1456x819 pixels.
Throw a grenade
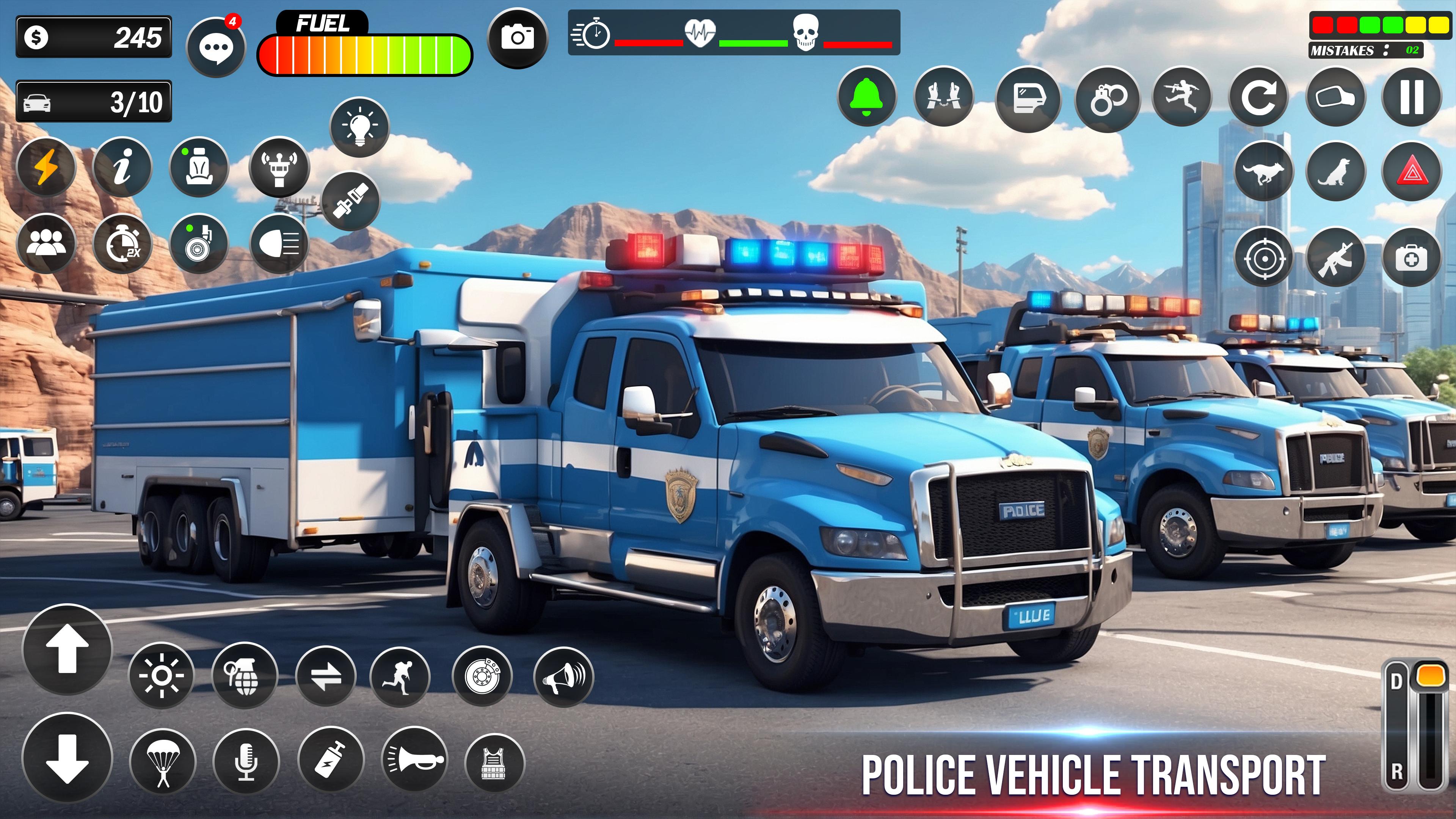(x=244, y=675)
